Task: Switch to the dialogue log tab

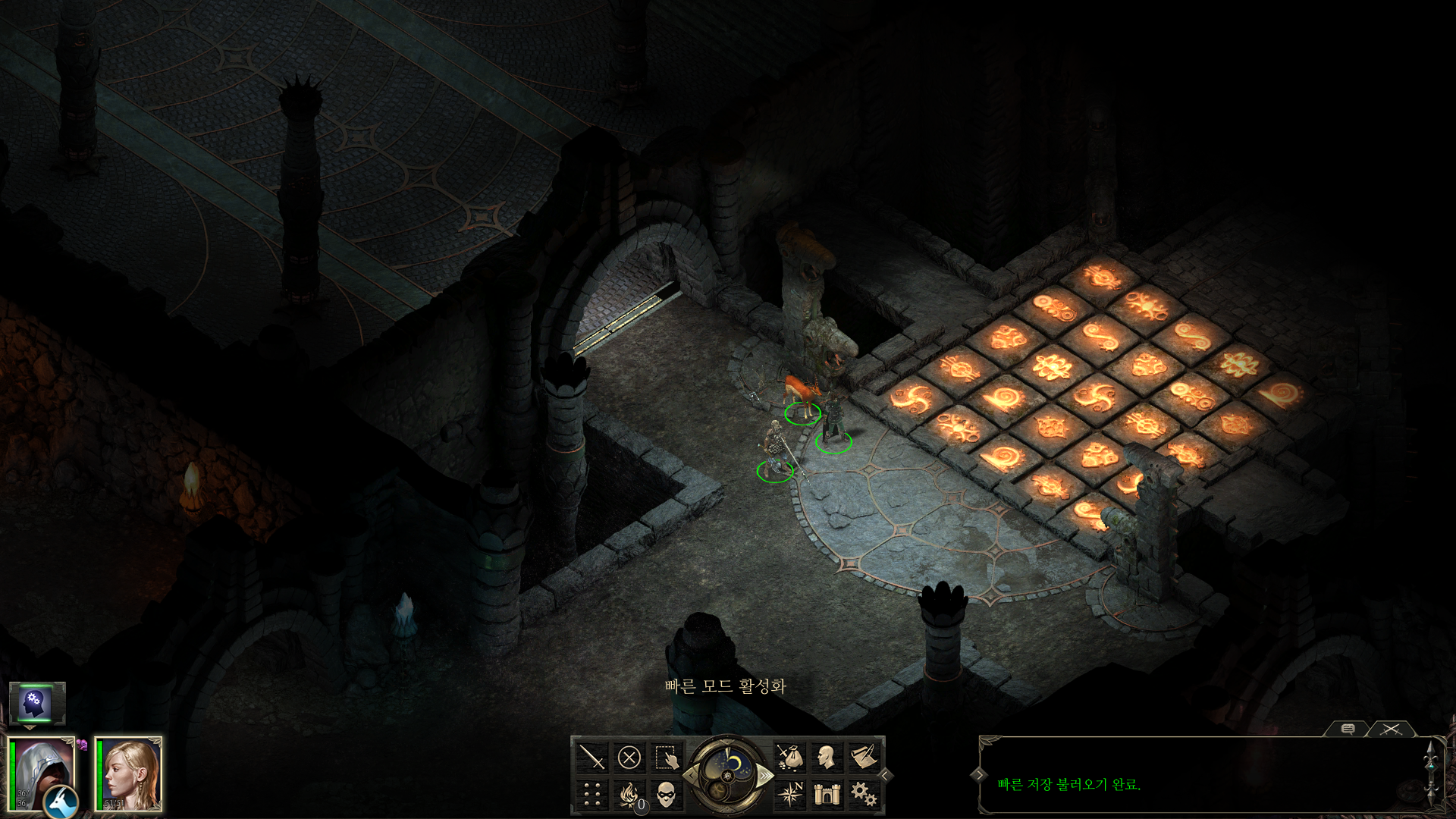Action: pyautogui.click(x=1348, y=729)
